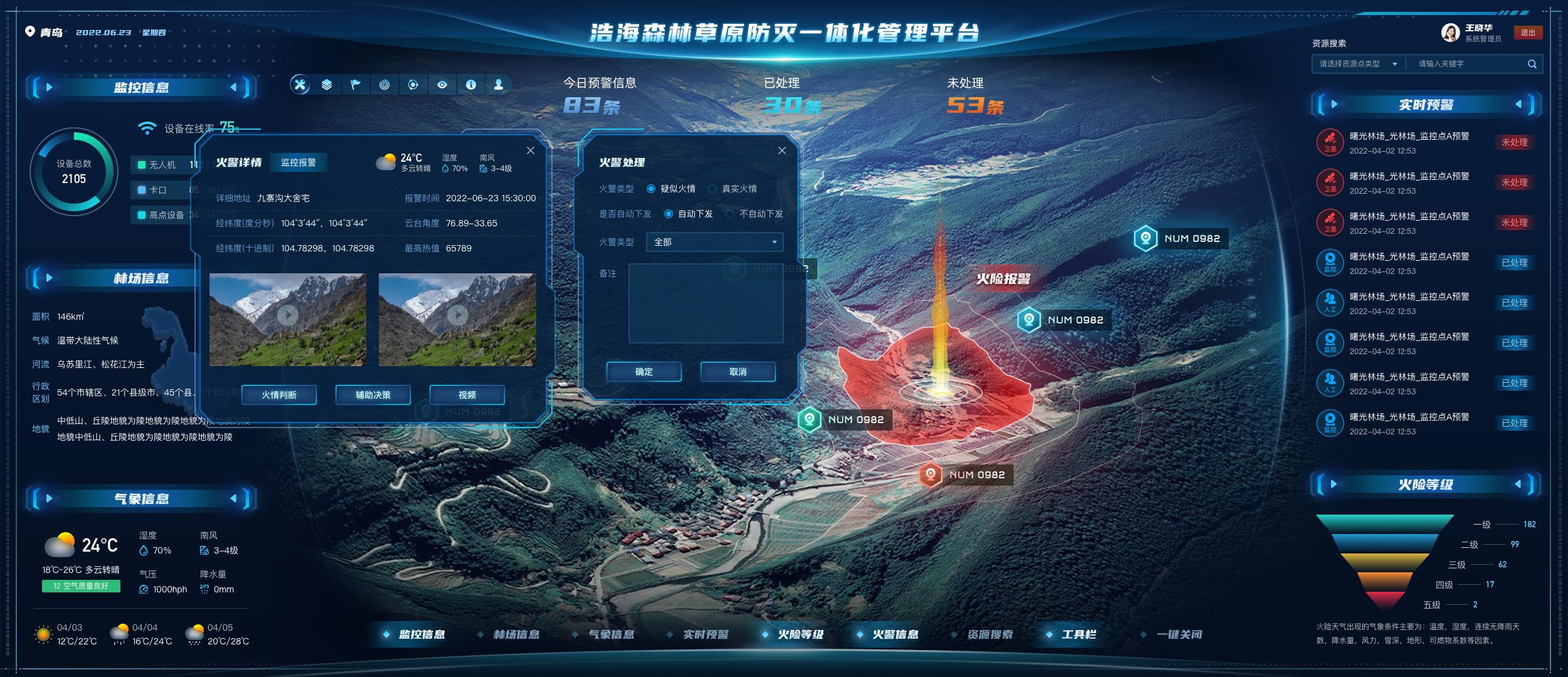The height and width of the screenshot is (677, 1568).
Task: Select the target/radar icon in the toolbar
Action: coord(384,85)
